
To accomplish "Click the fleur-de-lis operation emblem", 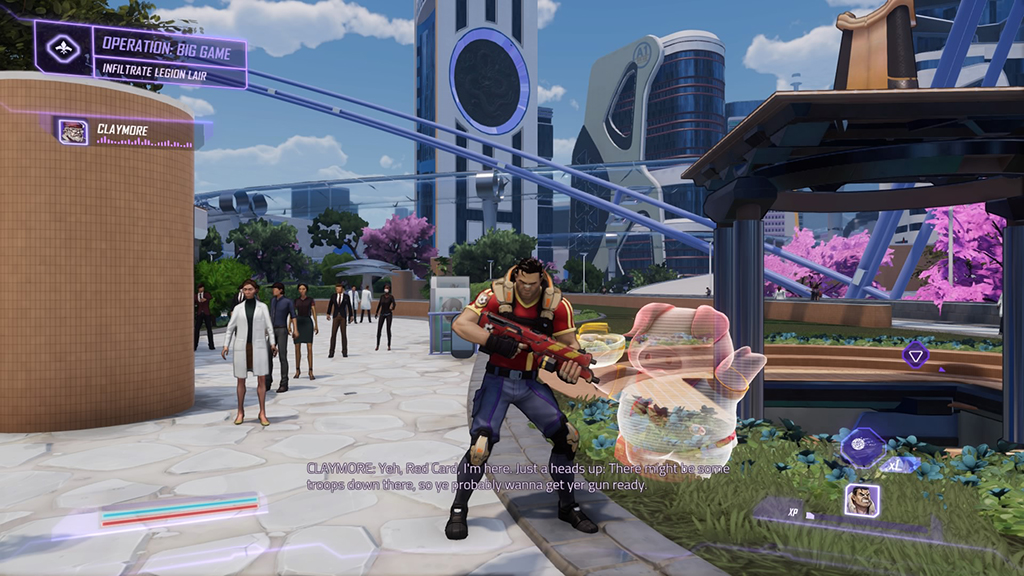I will pos(63,46).
